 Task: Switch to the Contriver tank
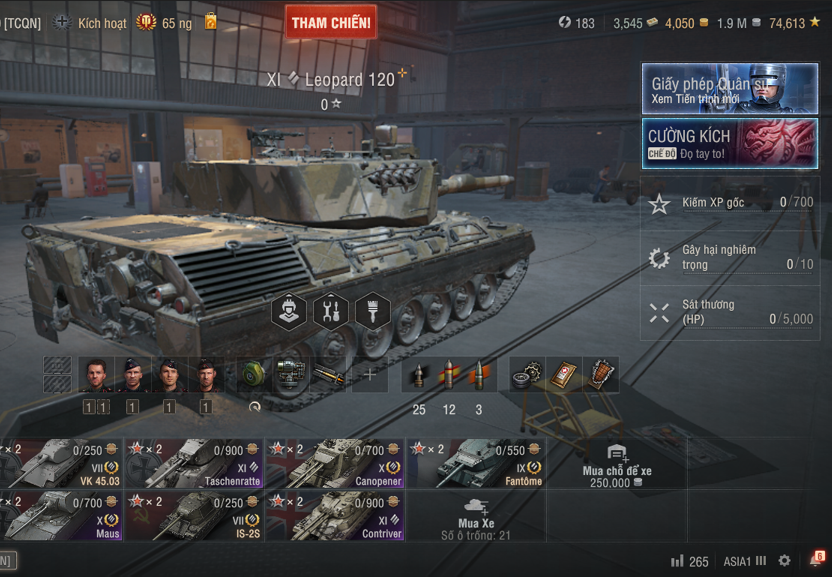(334, 515)
